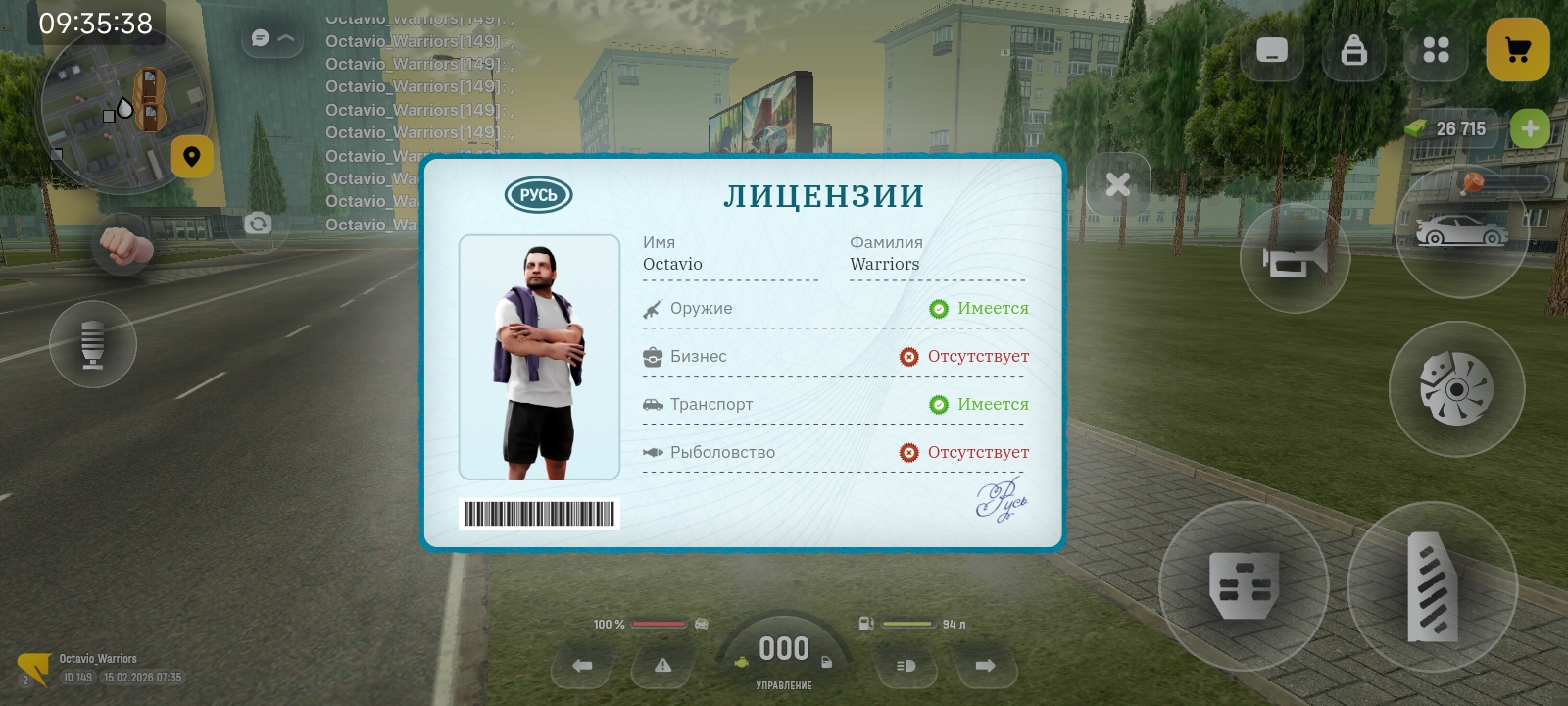Switch the camera view
The width and height of the screenshot is (1568, 706).
click(x=258, y=224)
